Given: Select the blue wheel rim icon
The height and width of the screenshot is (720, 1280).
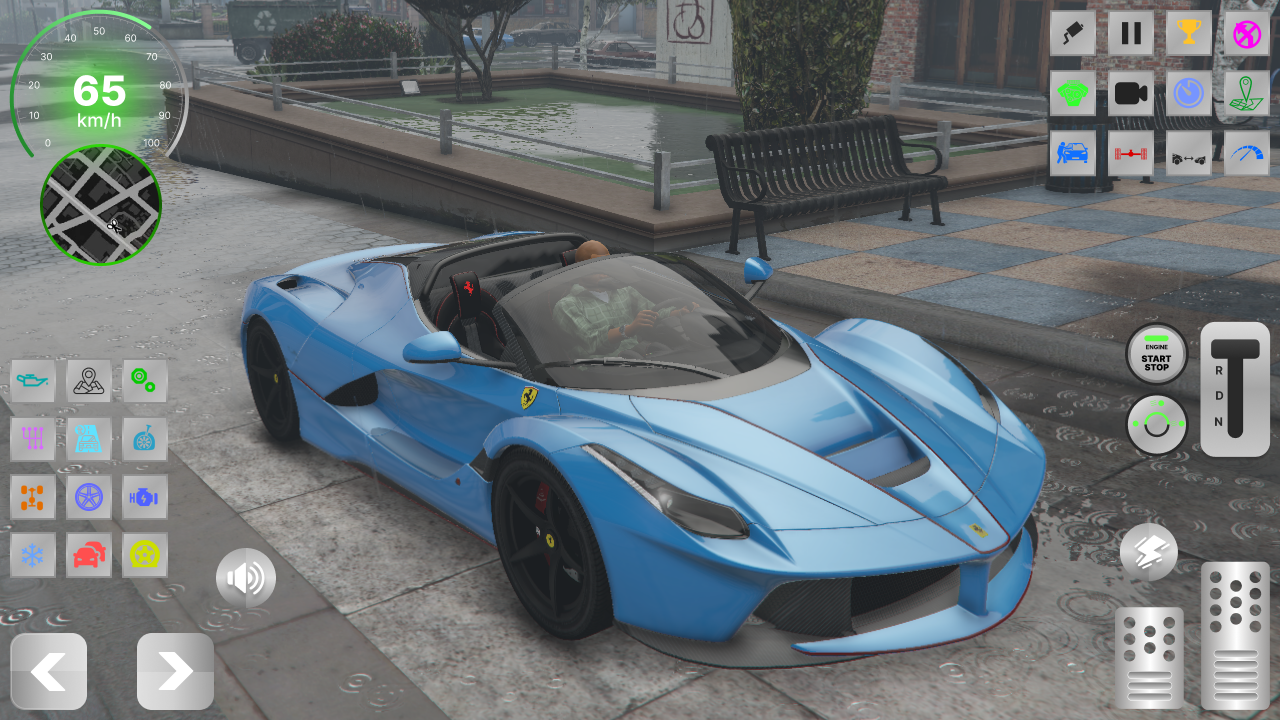Looking at the screenshot, I should (88, 497).
